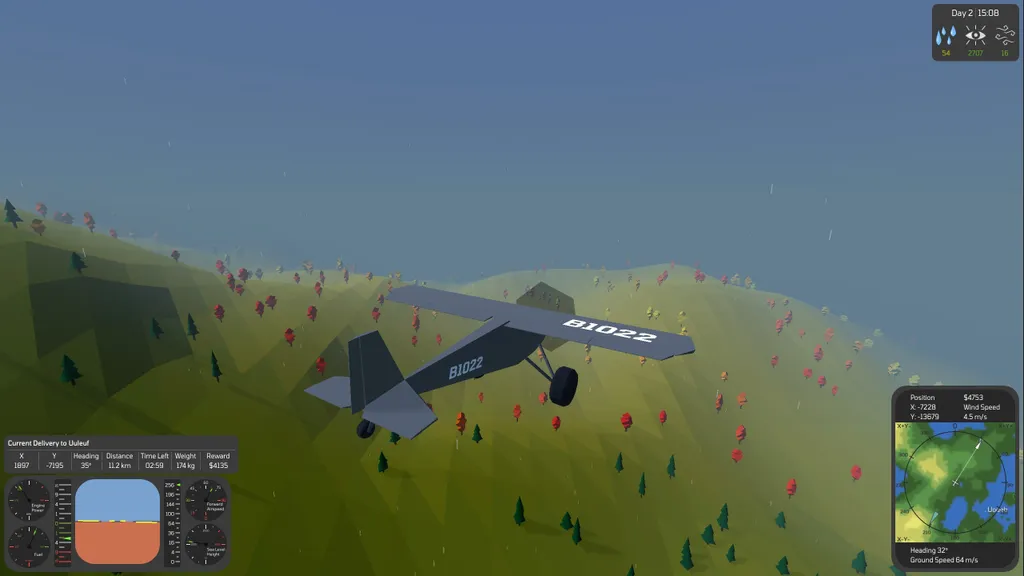Image resolution: width=1024 pixels, height=576 pixels.
Task: Click the Forward Airspeed gauge
Action: click(x=206, y=499)
